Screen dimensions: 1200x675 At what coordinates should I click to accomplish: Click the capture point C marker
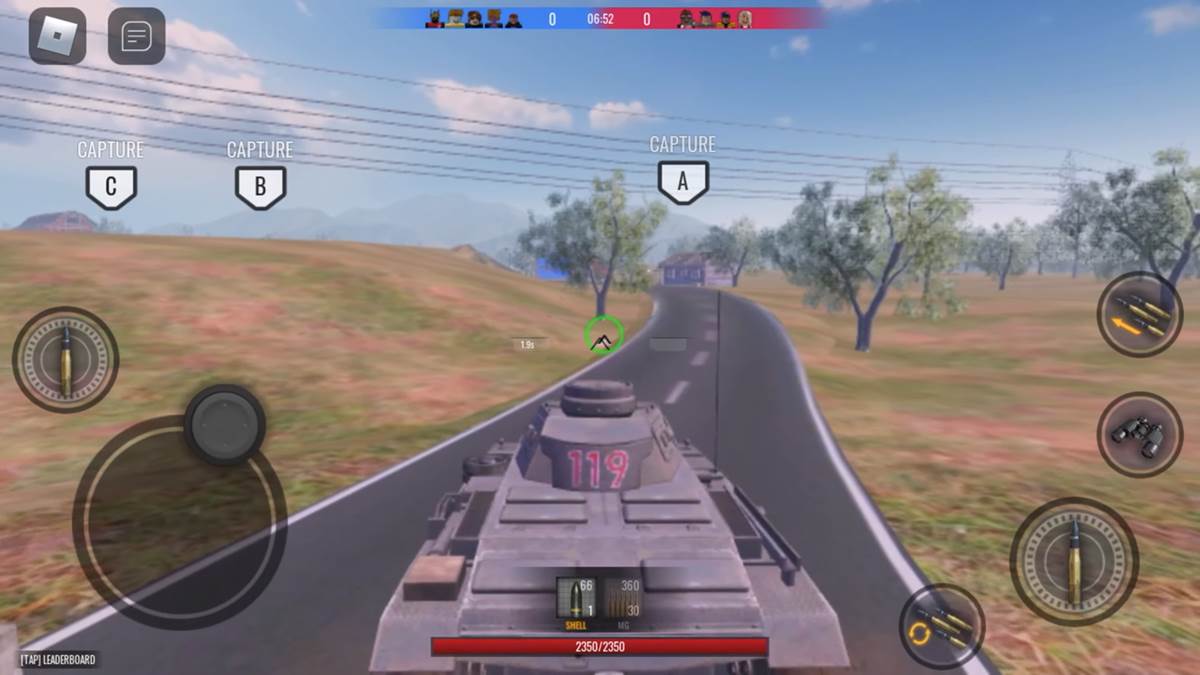(111, 187)
